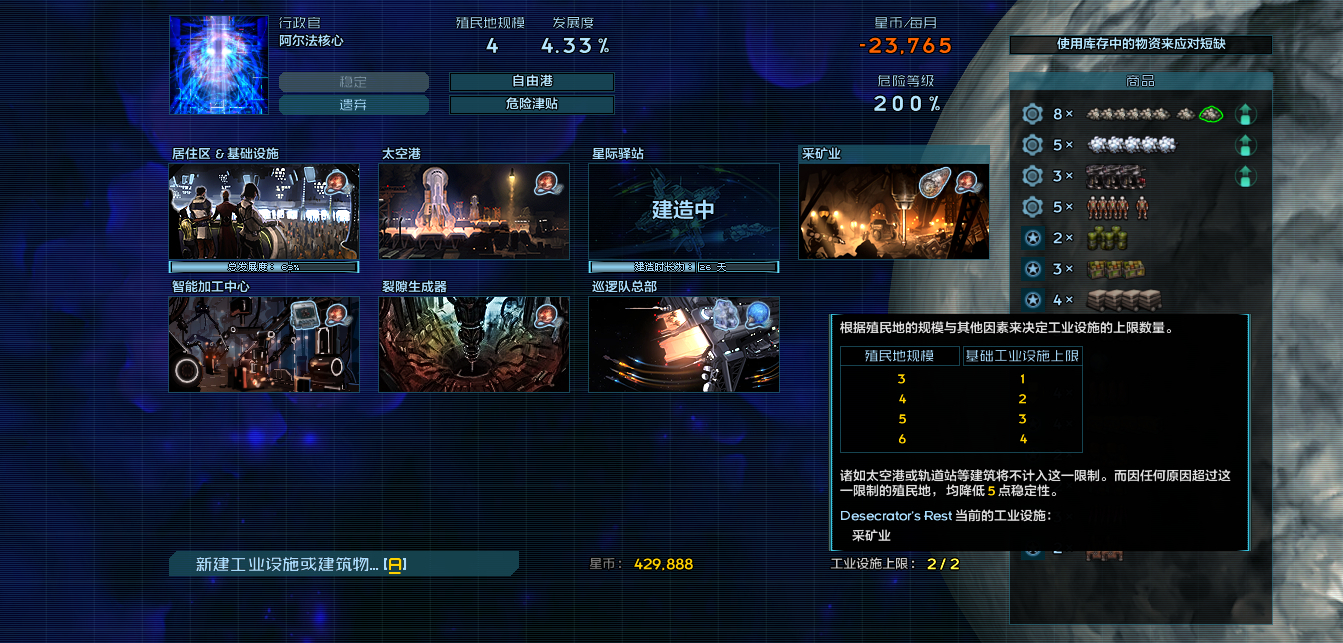Click the greyed-out 稳定 button
This screenshot has width=1343, height=643.
point(353,82)
